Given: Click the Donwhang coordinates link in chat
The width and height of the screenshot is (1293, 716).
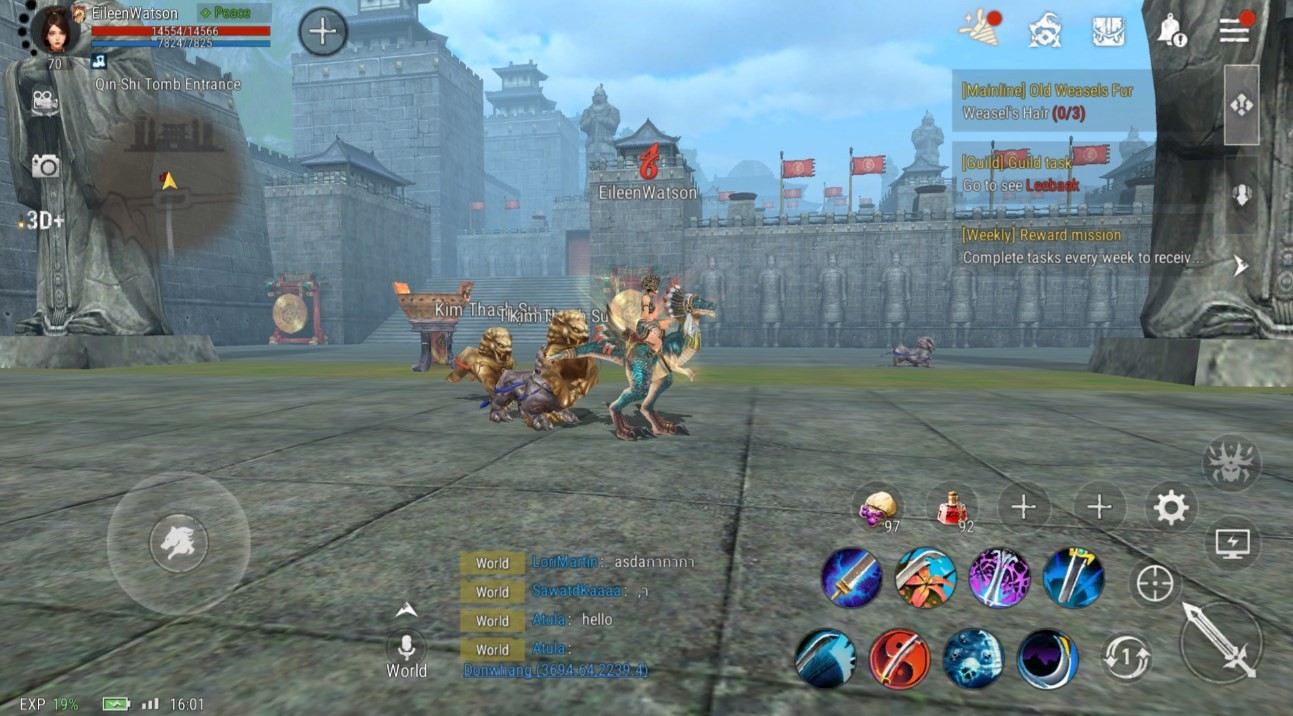Looking at the screenshot, I should (555, 670).
